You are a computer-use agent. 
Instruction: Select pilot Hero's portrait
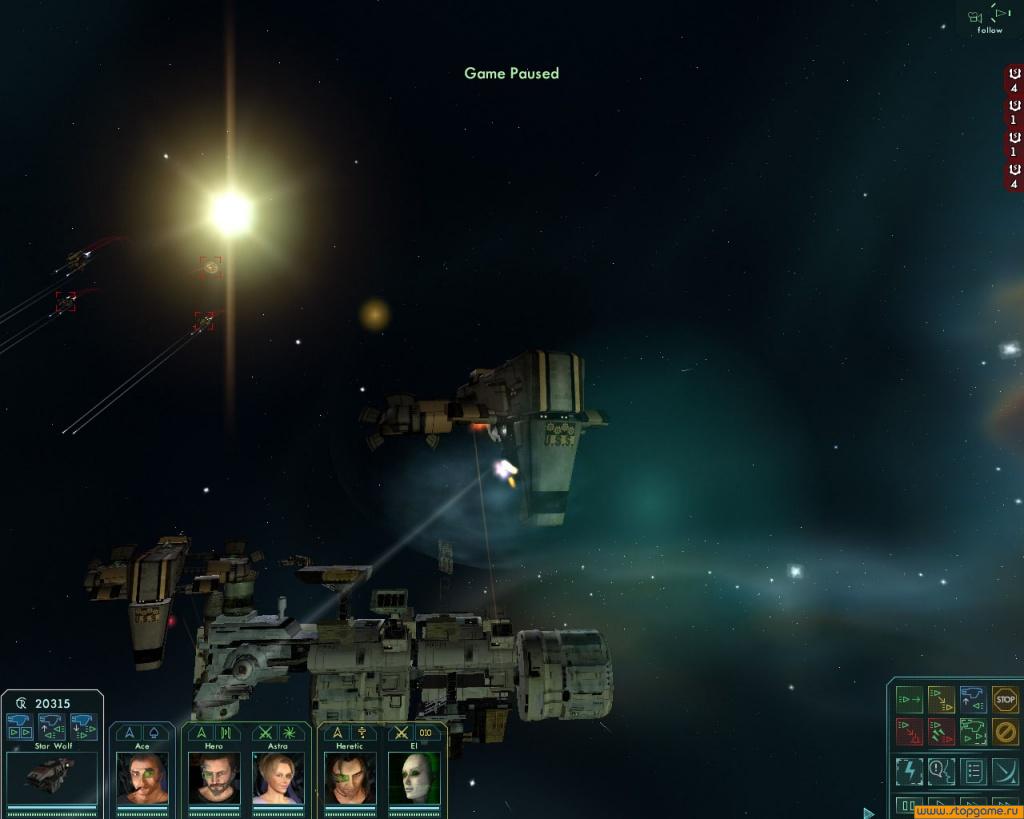pos(214,778)
